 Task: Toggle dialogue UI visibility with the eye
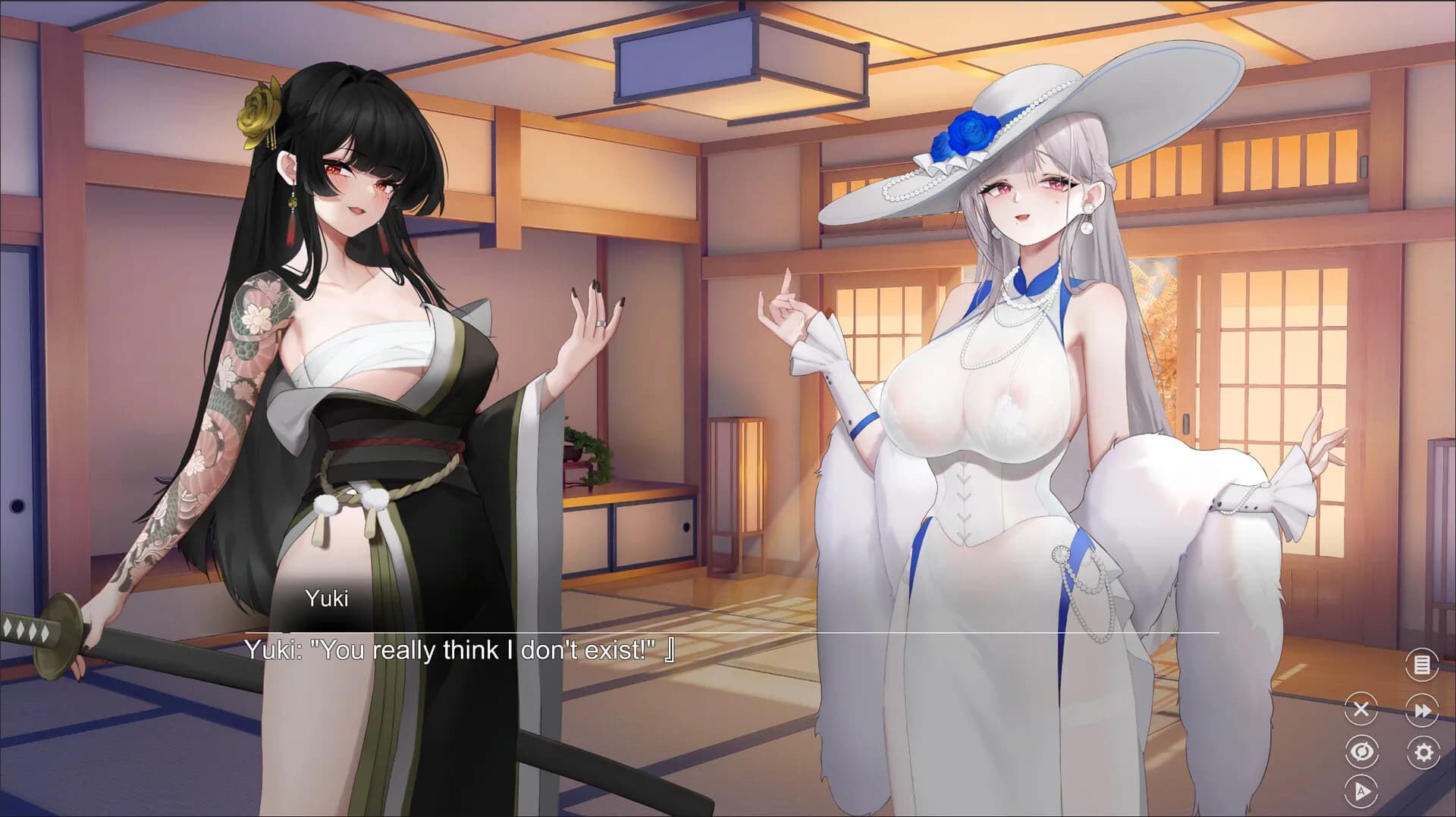point(1363,750)
